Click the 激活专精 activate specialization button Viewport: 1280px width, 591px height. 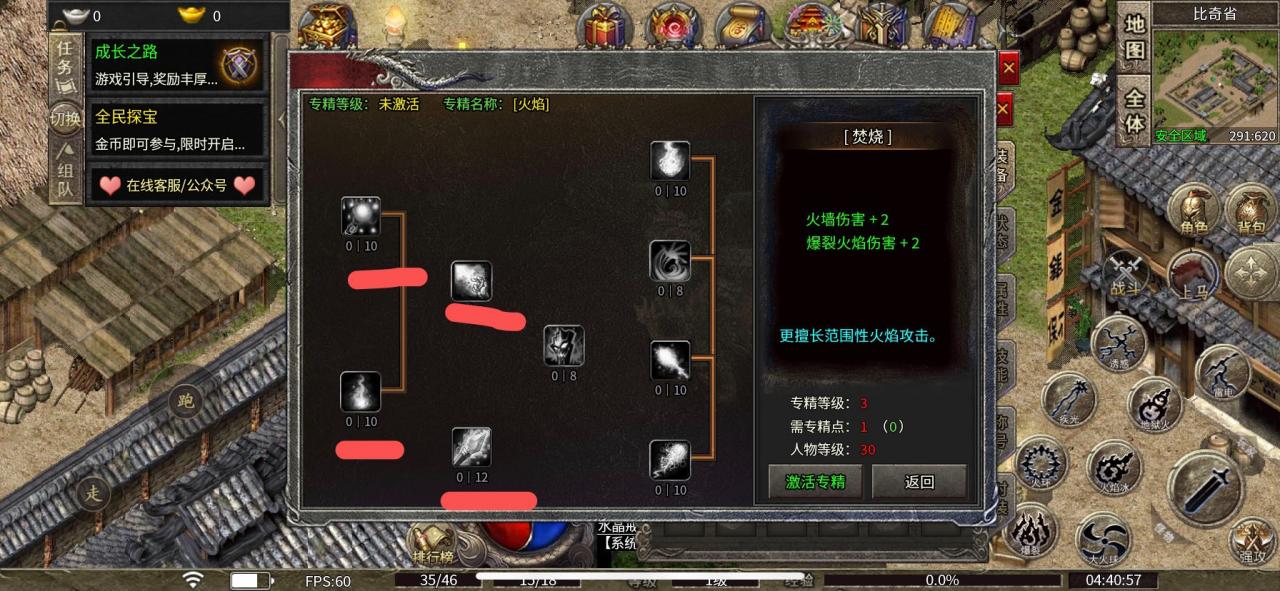pyautogui.click(x=815, y=481)
